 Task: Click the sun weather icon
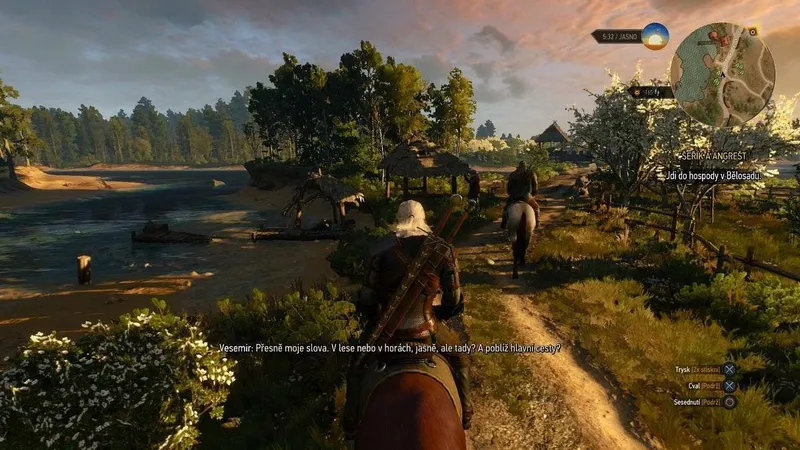pyautogui.click(x=655, y=36)
